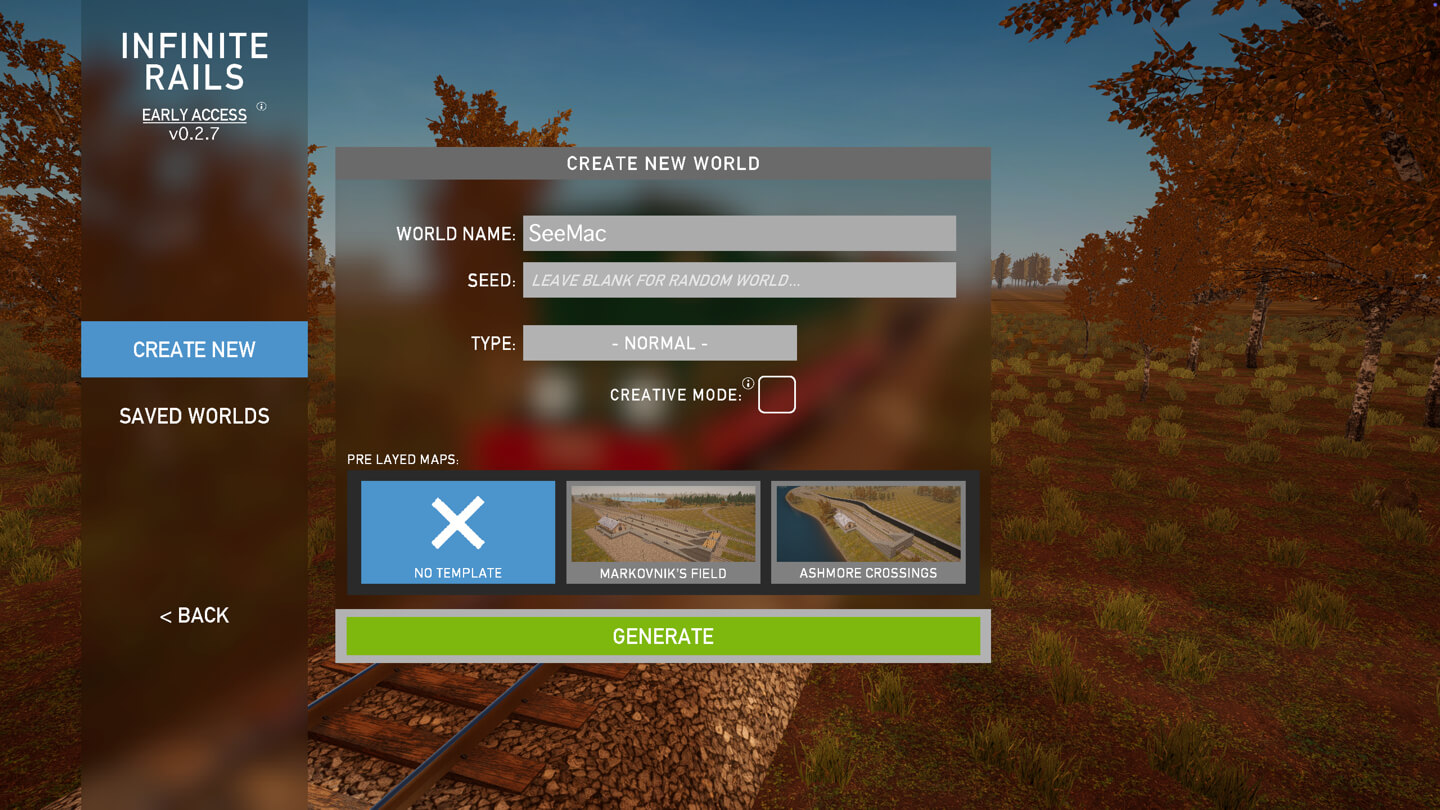Show the Creative Mode info icon
1440x810 pixels.
pyautogui.click(x=748, y=384)
